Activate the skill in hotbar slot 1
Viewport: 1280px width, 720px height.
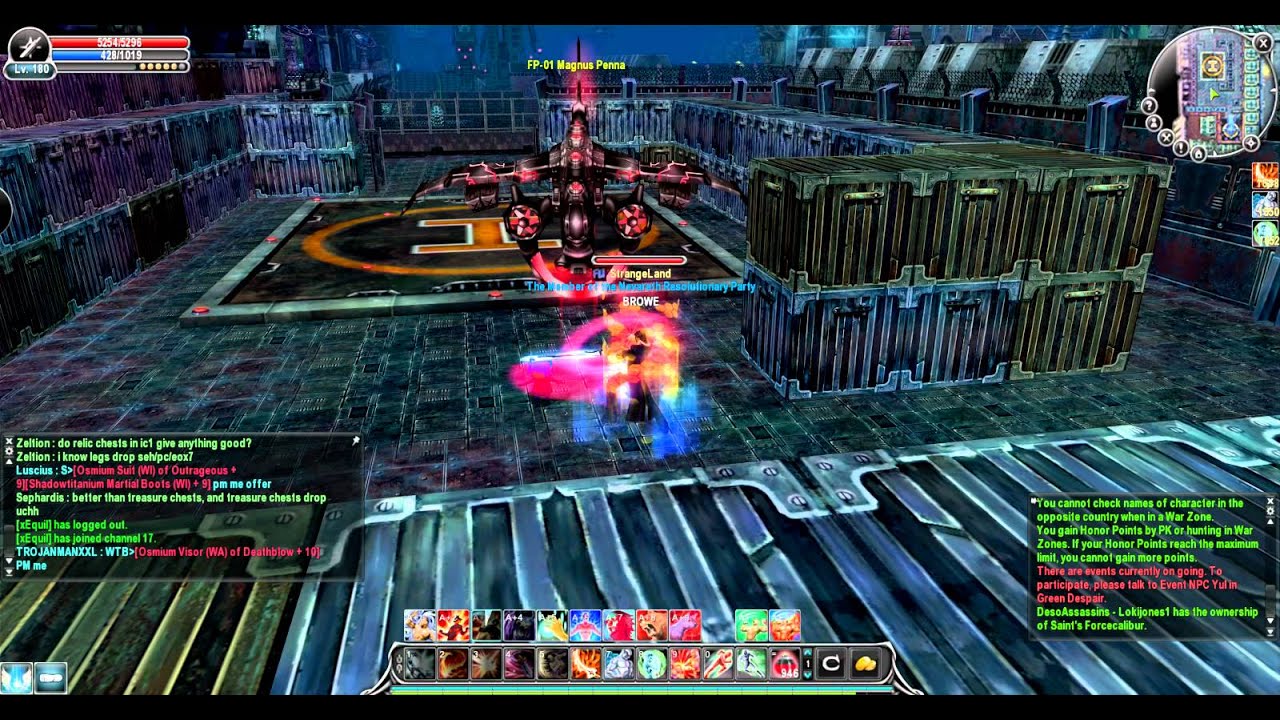(419, 664)
